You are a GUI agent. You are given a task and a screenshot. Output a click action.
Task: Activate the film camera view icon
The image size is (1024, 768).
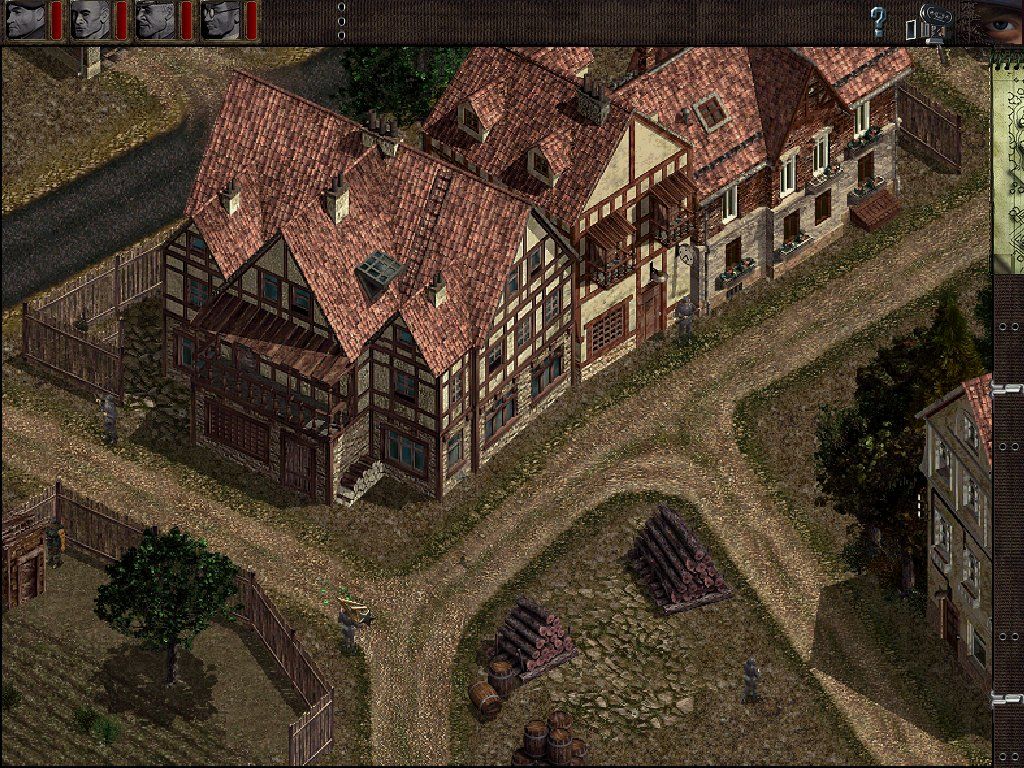932,22
